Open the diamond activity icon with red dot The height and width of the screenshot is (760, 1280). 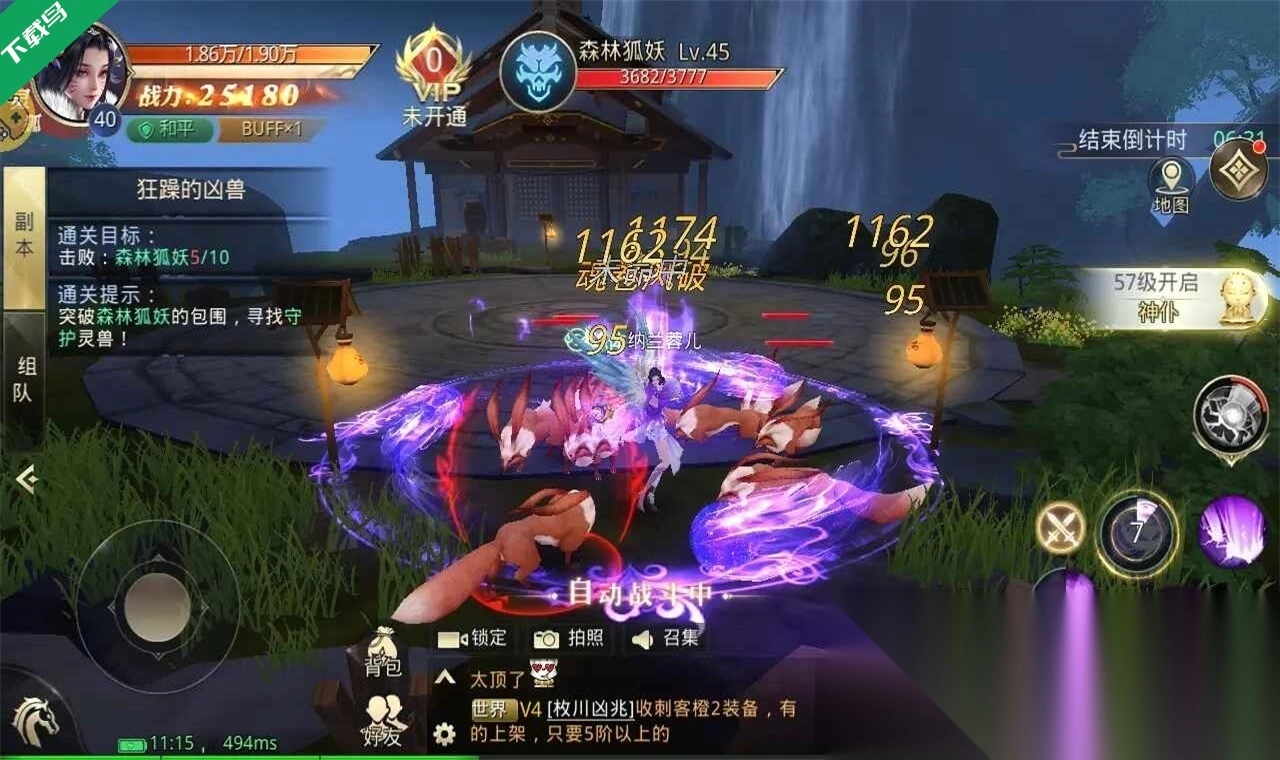pyautogui.click(x=1238, y=166)
